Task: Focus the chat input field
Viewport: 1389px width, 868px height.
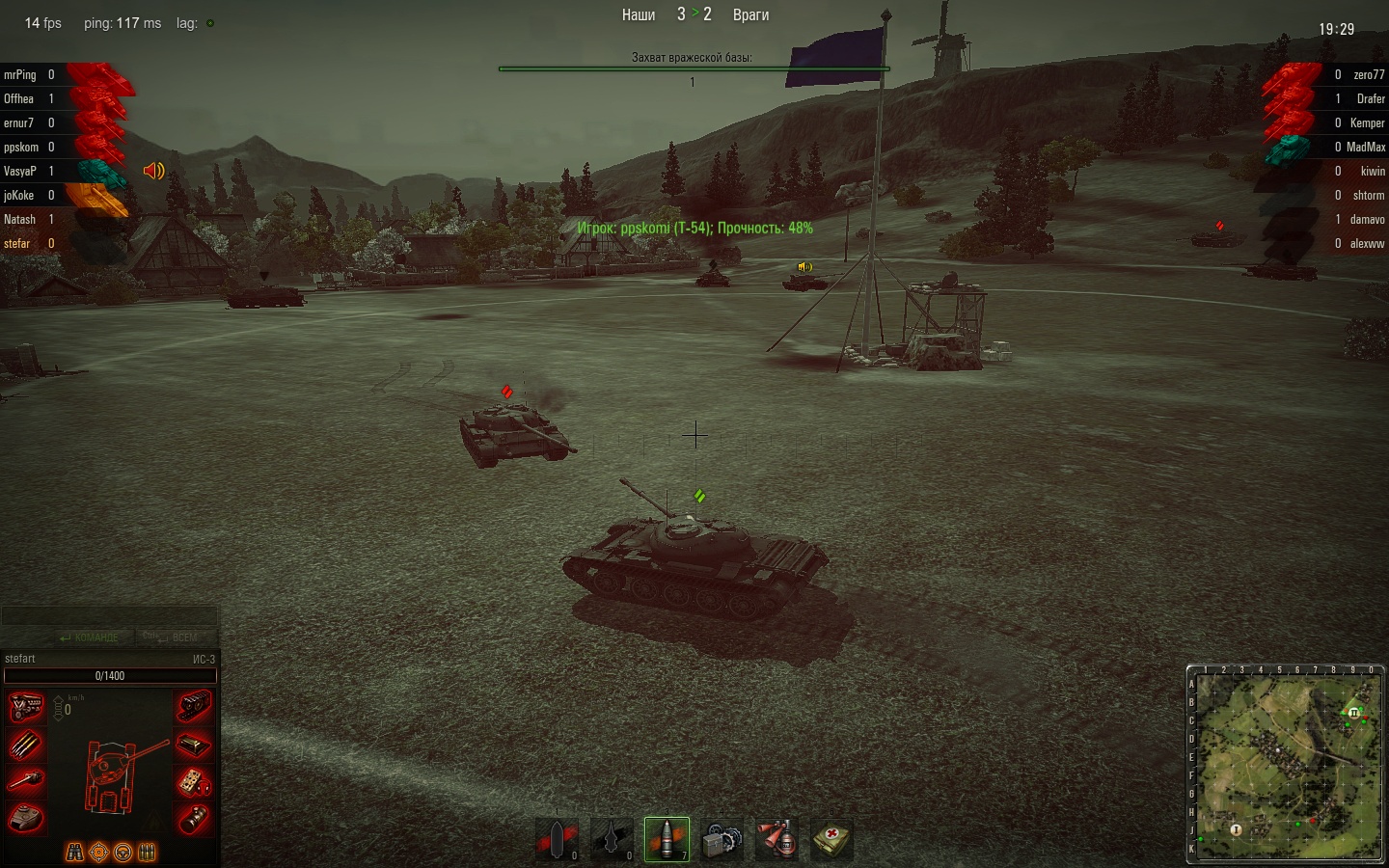Action: [x=109, y=616]
